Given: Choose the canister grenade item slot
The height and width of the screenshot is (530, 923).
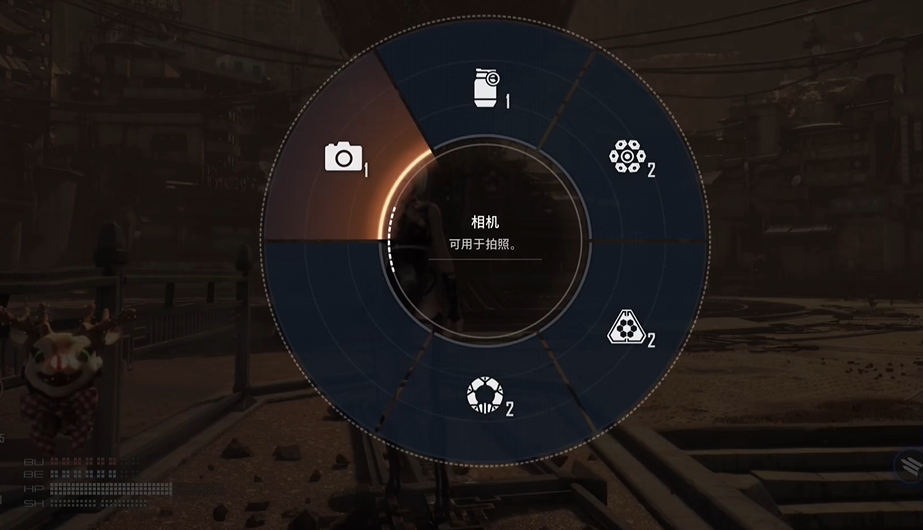Looking at the screenshot, I should [486, 88].
